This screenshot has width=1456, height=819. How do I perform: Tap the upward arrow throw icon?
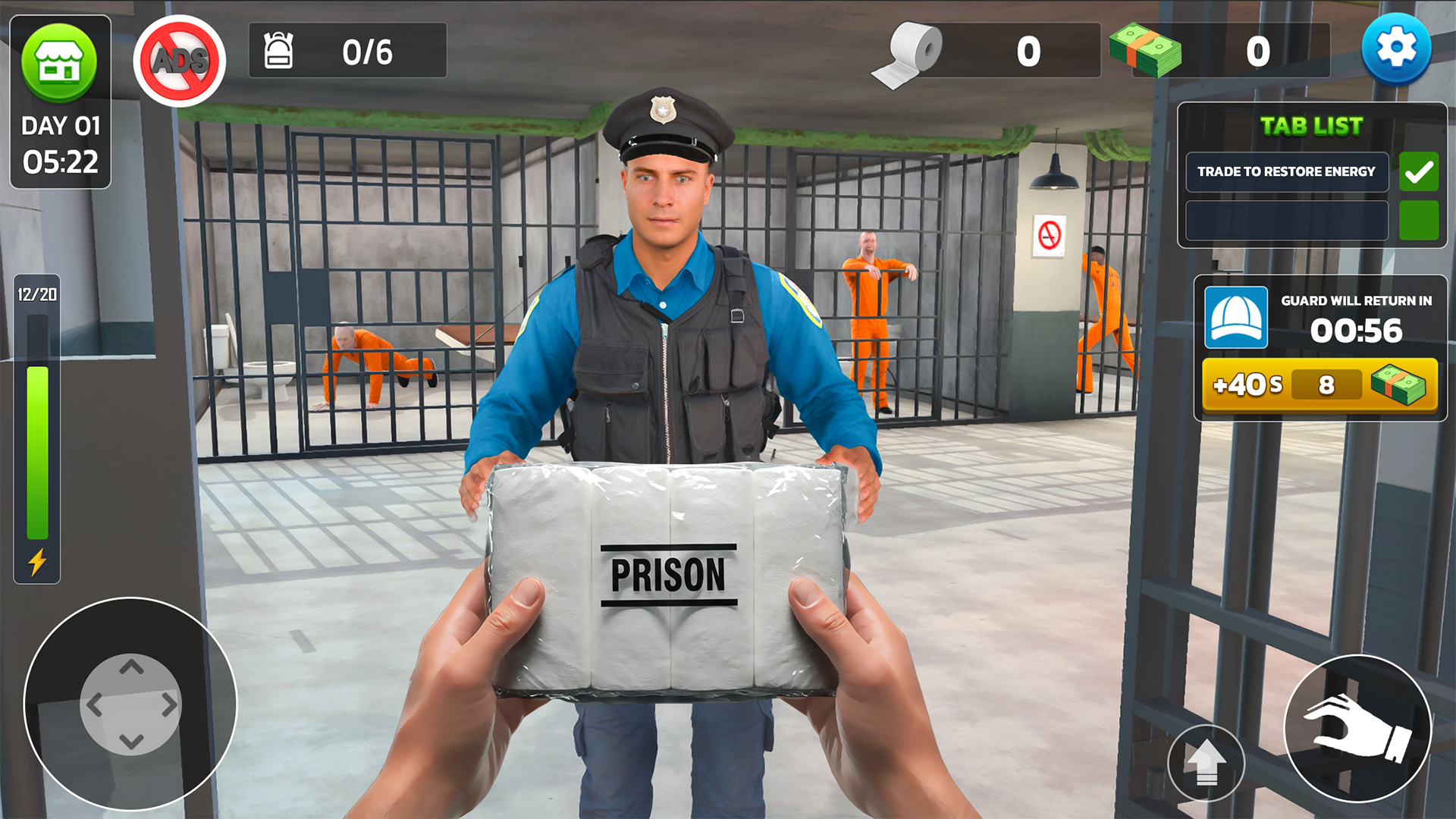click(1209, 762)
